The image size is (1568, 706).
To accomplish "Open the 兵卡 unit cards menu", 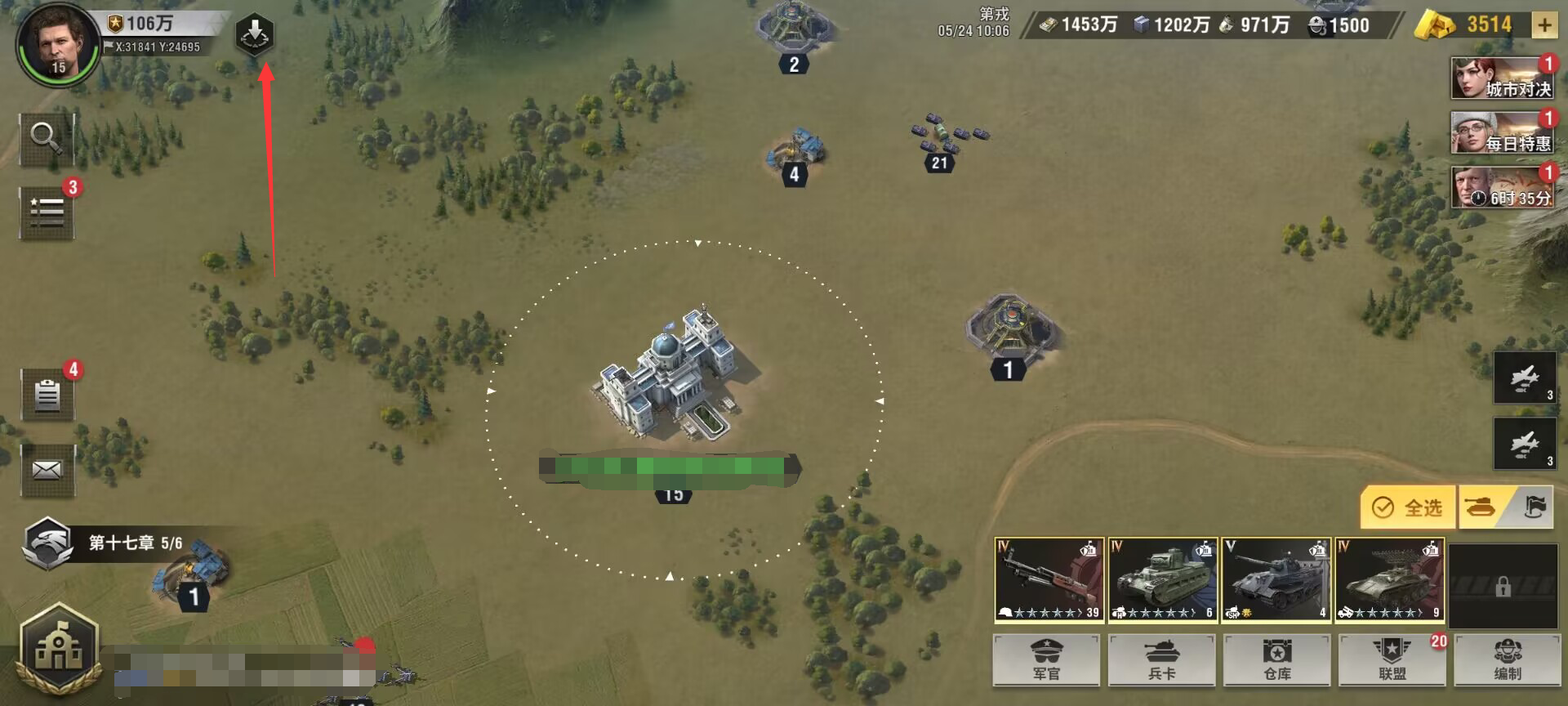I will [x=1161, y=659].
